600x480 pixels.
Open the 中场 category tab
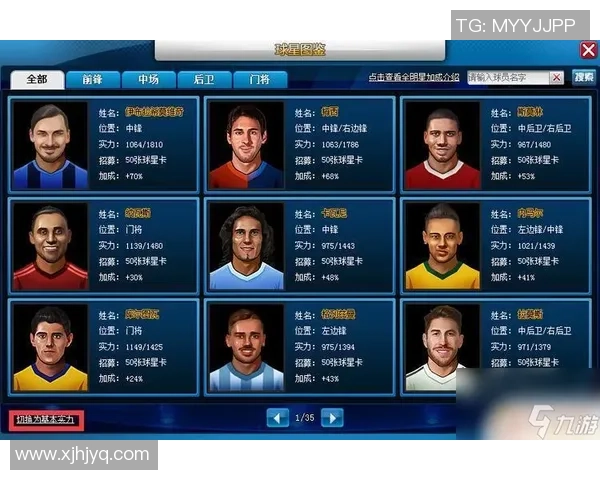click(149, 80)
